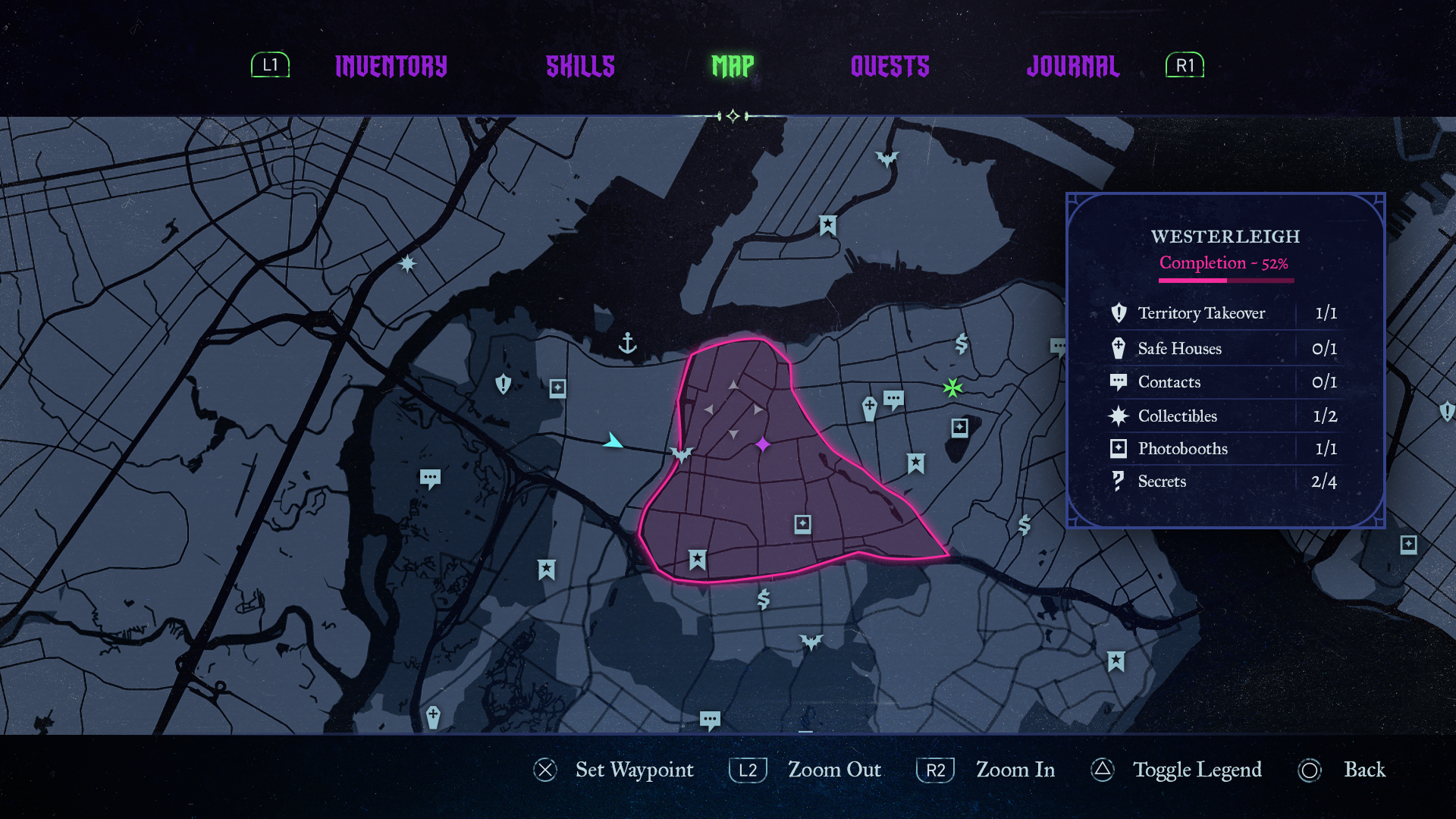The height and width of the screenshot is (819, 1456).
Task: Select the shield marker west of Westerleigh
Action: (503, 384)
